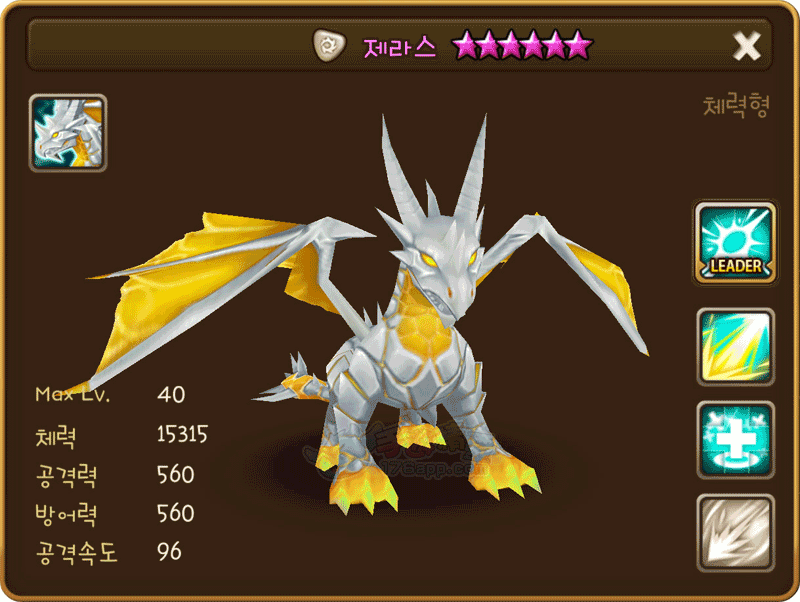The image size is (800, 602).
Task: Close the monster info window
Action: pyautogui.click(x=747, y=46)
